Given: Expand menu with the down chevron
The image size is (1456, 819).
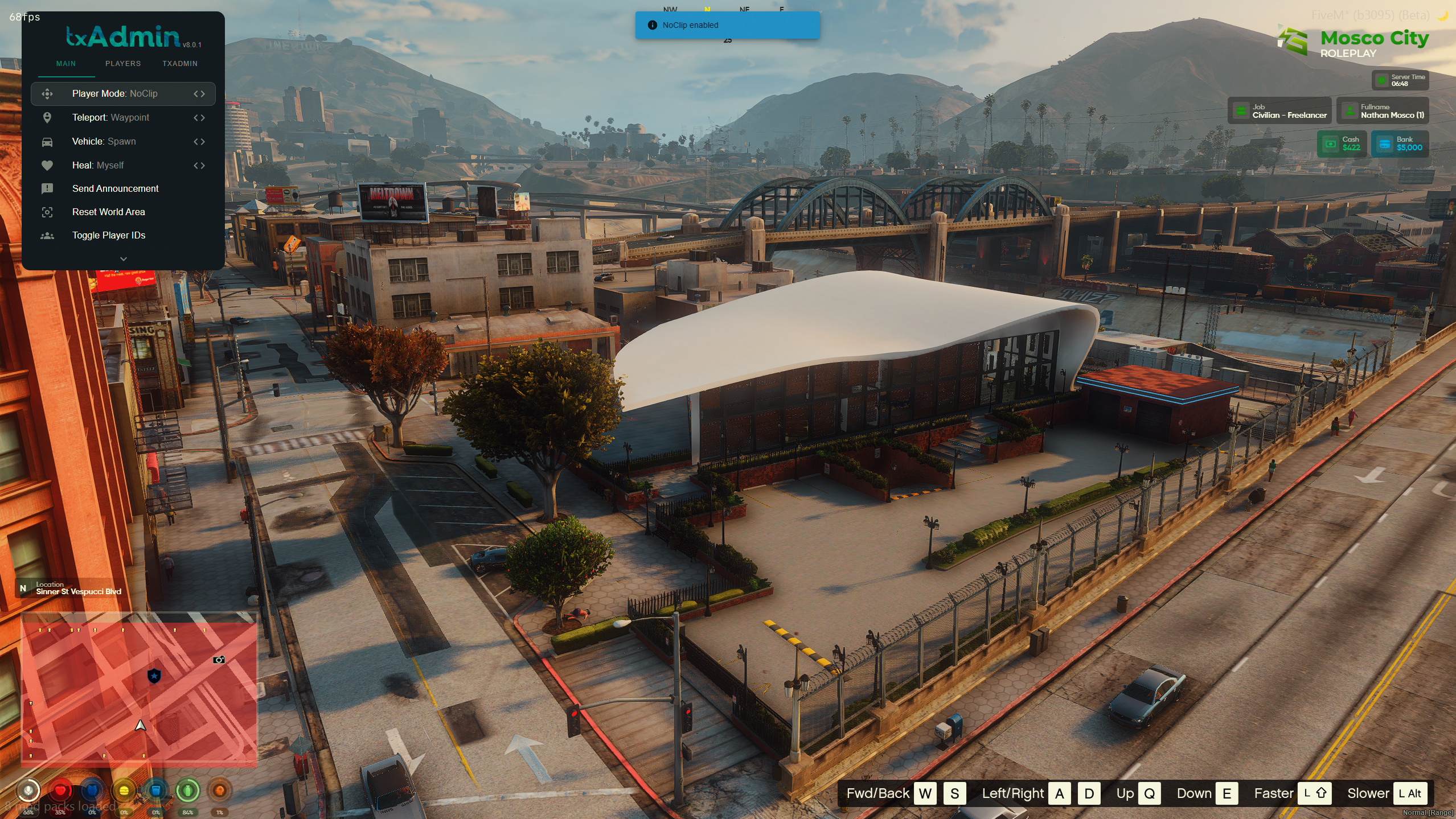Looking at the screenshot, I should coord(124,259).
